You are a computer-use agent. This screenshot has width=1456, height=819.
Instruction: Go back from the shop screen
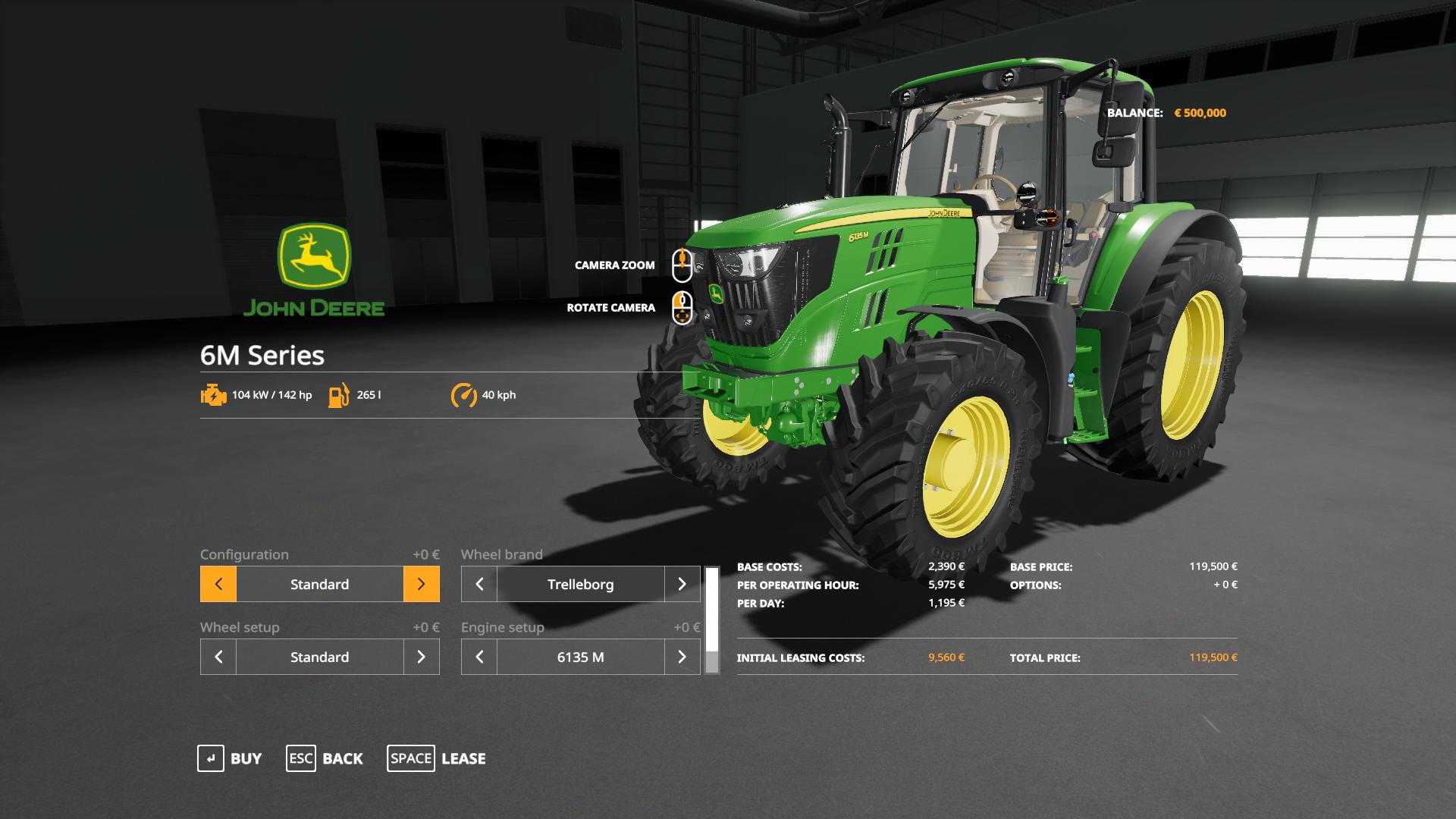pyautogui.click(x=325, y=758)
